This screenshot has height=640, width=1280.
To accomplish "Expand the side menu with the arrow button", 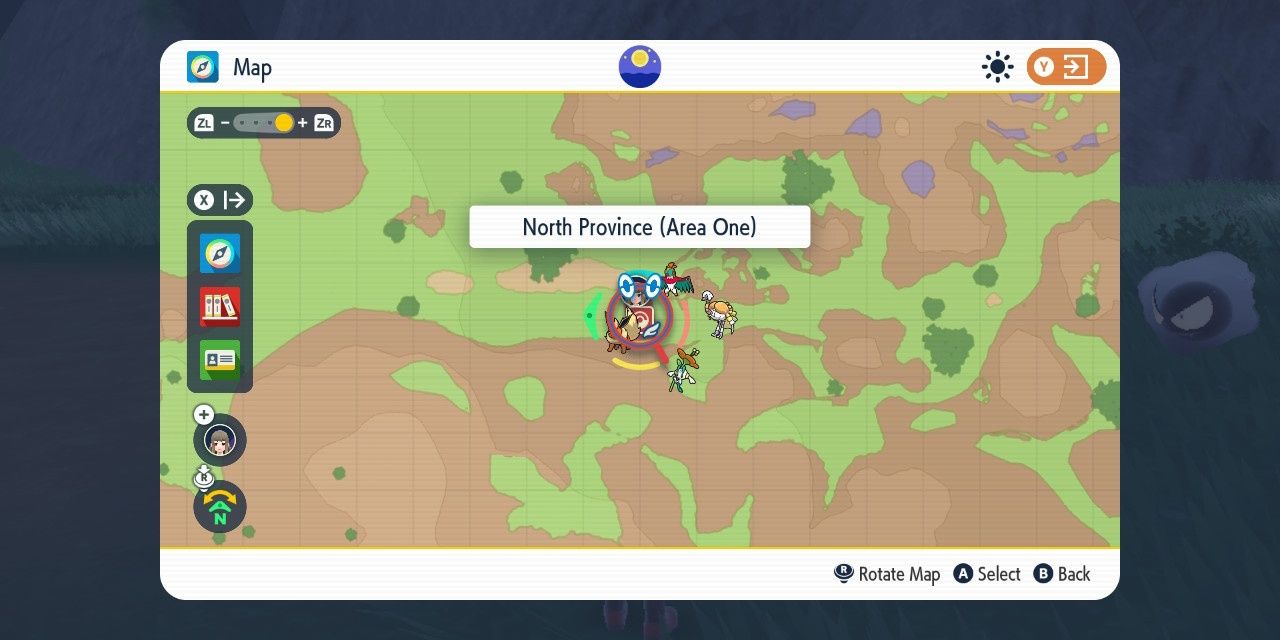I will pos(220,200).
